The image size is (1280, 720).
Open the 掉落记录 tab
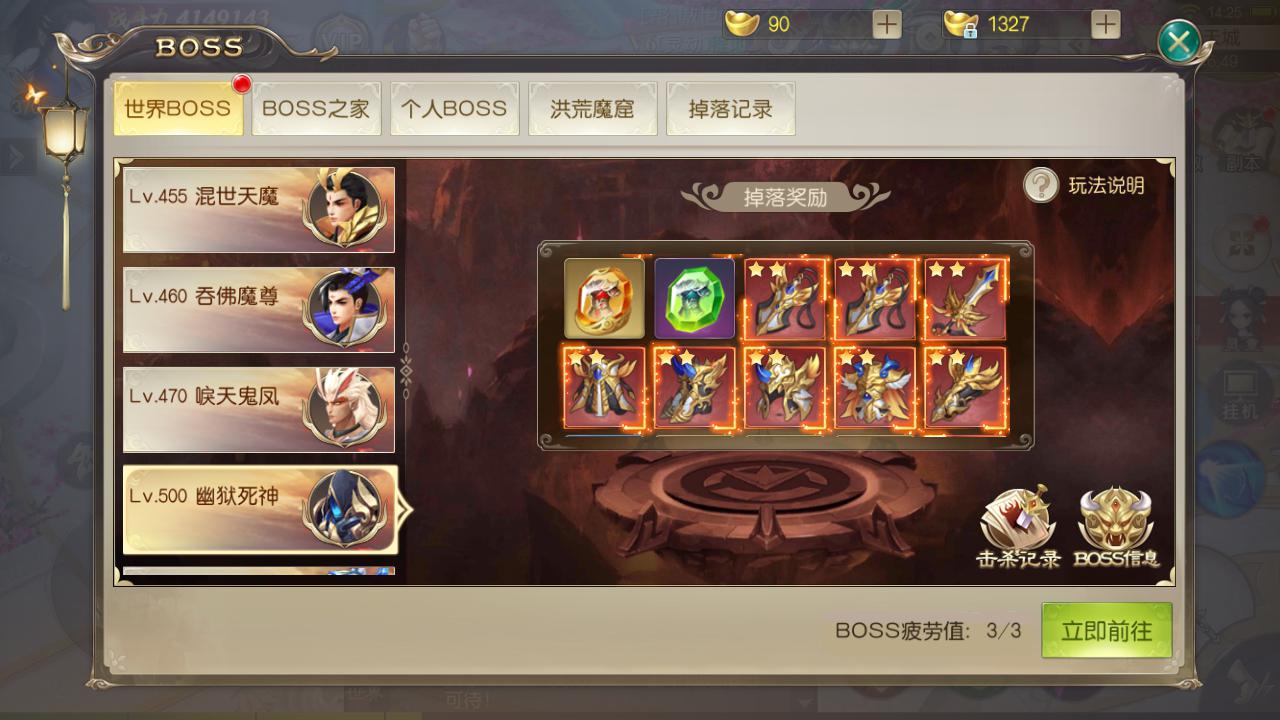point(730,110)
